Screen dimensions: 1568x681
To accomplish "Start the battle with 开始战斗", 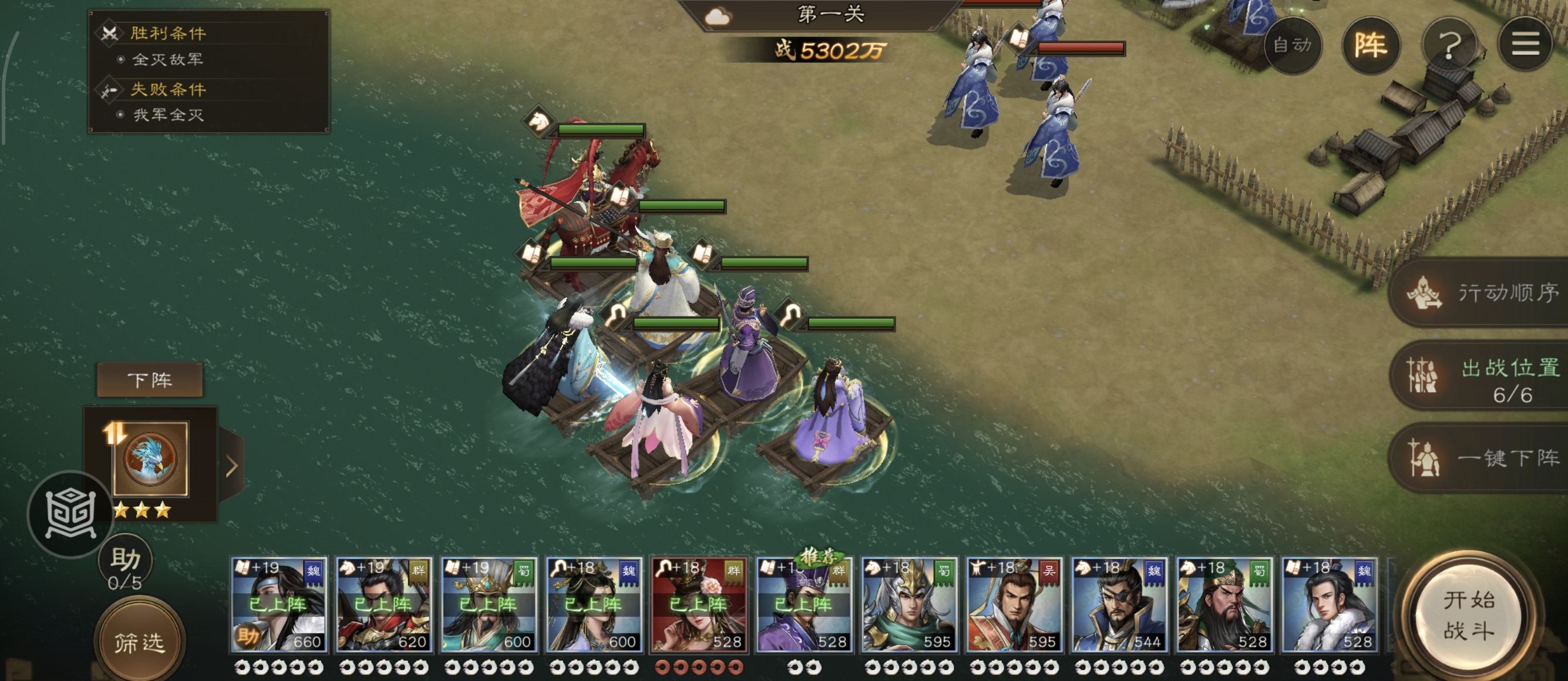I will [x=1469, y=615].
